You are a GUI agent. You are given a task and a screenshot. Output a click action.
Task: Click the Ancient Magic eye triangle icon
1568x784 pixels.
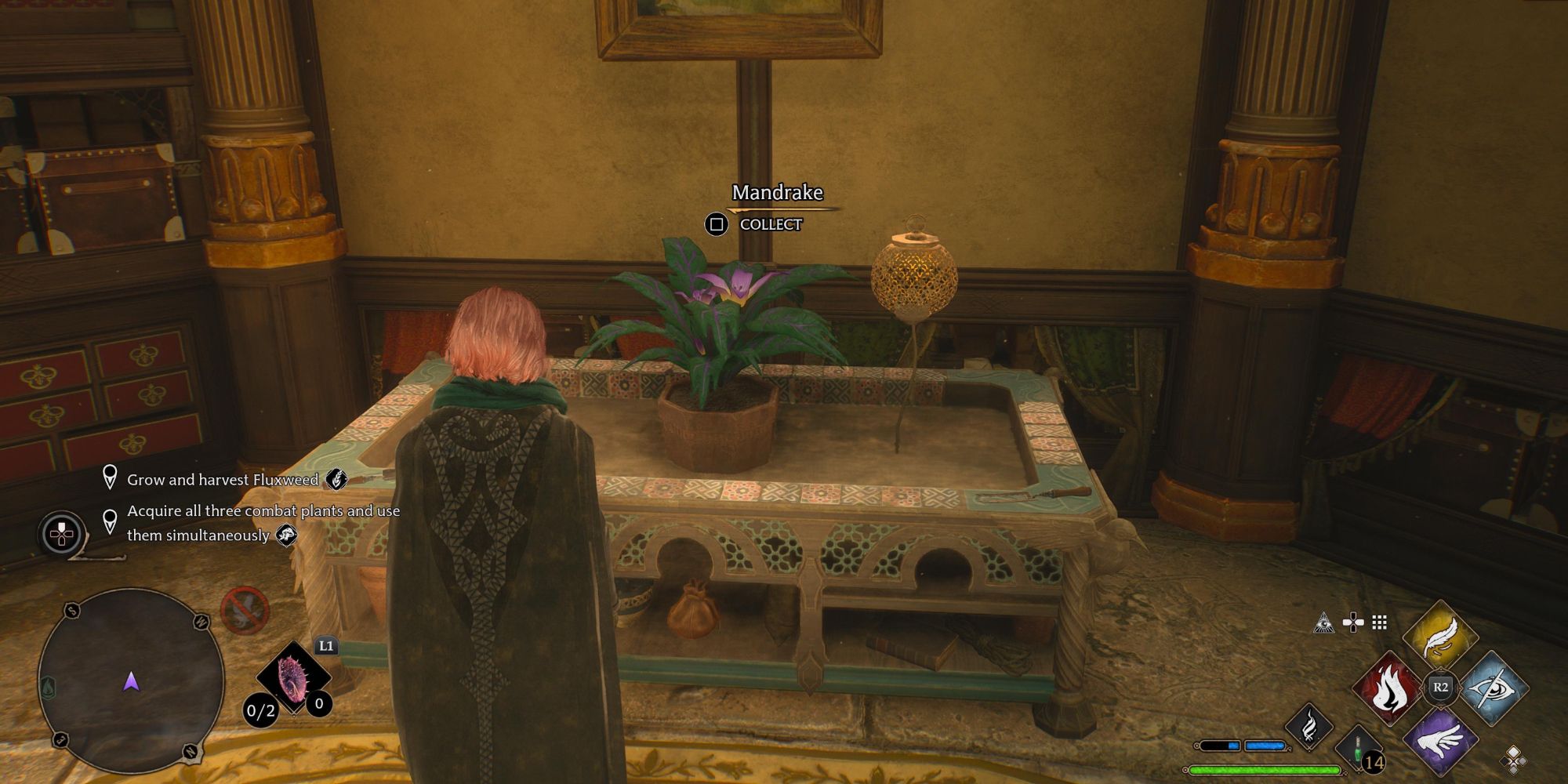(1323, 623)
